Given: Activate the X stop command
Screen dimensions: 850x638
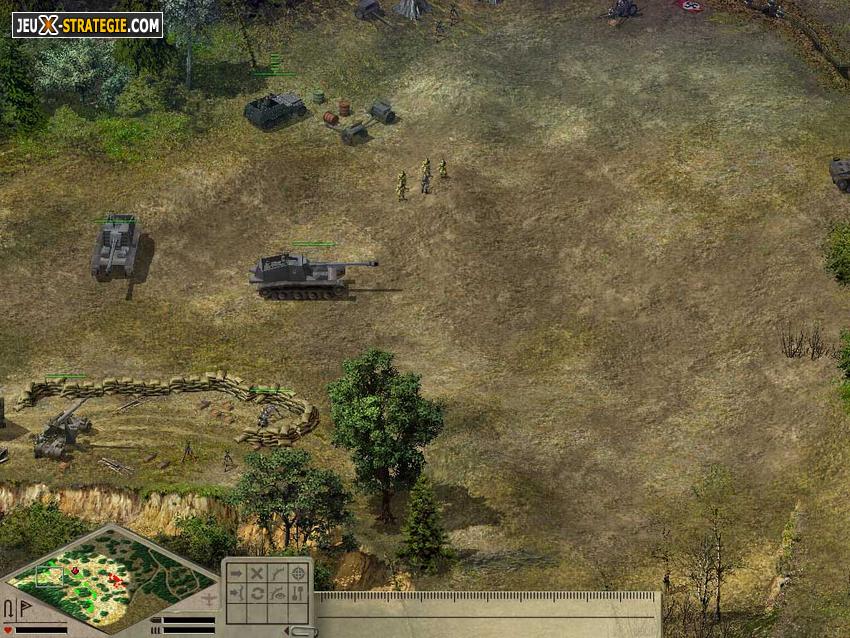Looking at the screenshot, I should [x=256, y=574].
